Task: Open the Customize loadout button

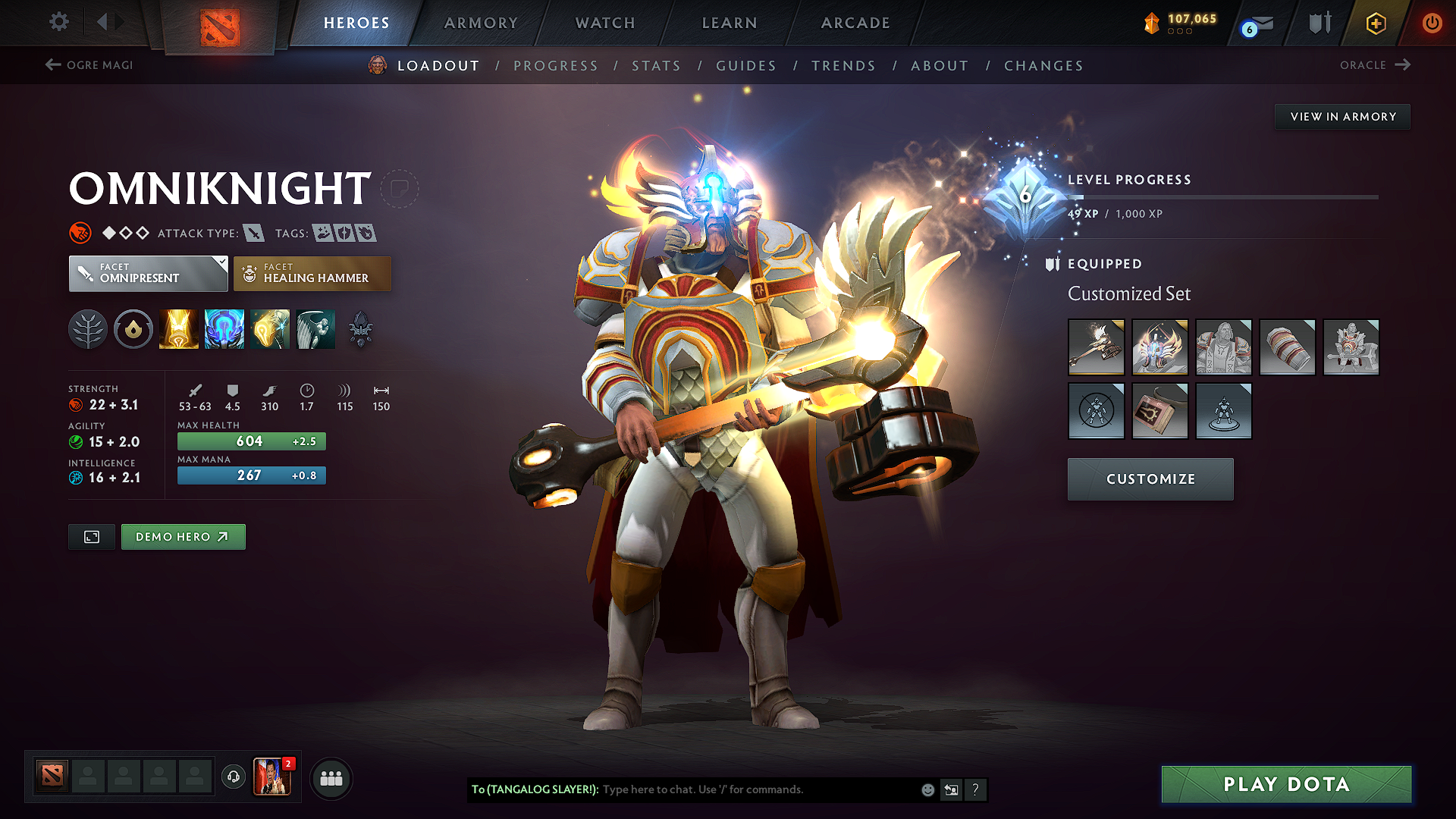Action: (x=1150, y=479)
